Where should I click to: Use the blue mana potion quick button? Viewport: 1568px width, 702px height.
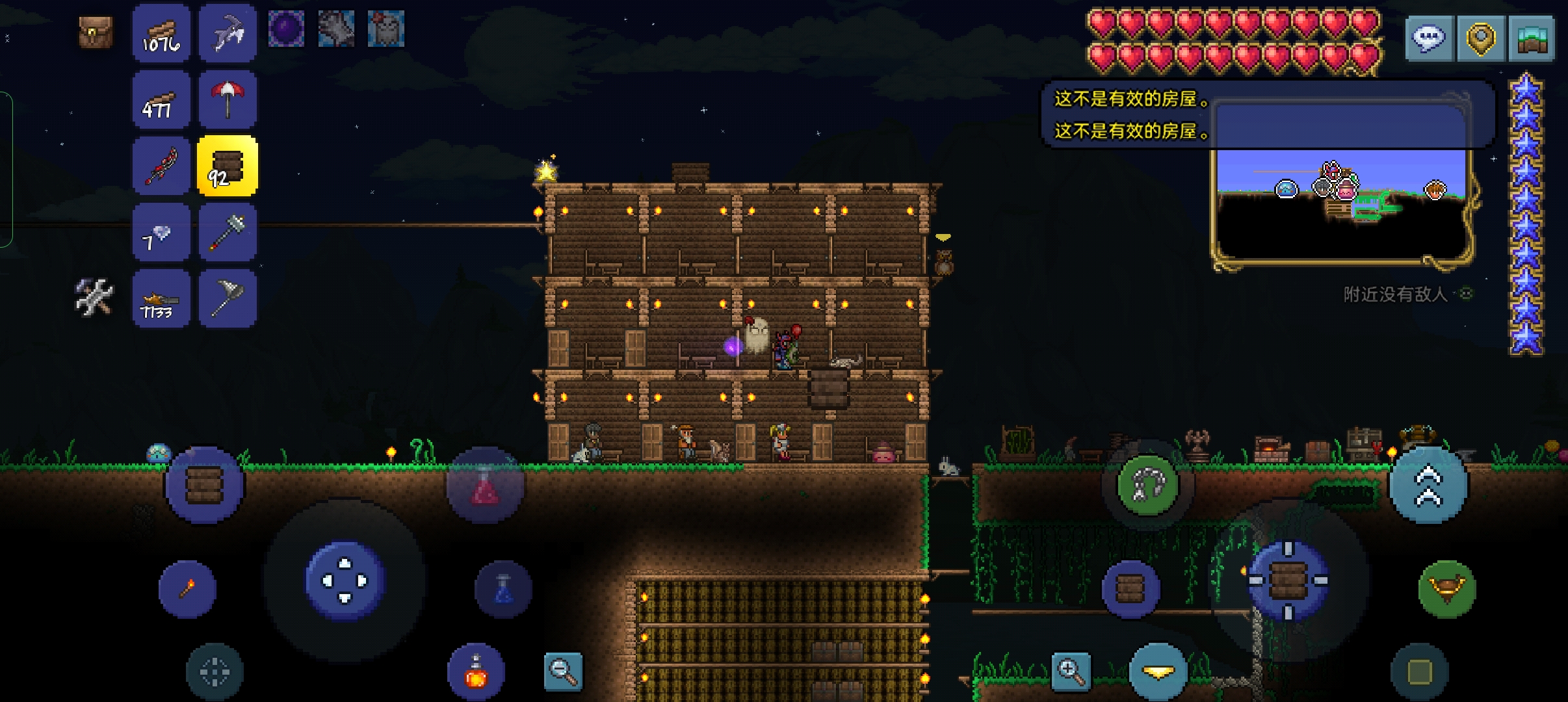coord(504,589)
